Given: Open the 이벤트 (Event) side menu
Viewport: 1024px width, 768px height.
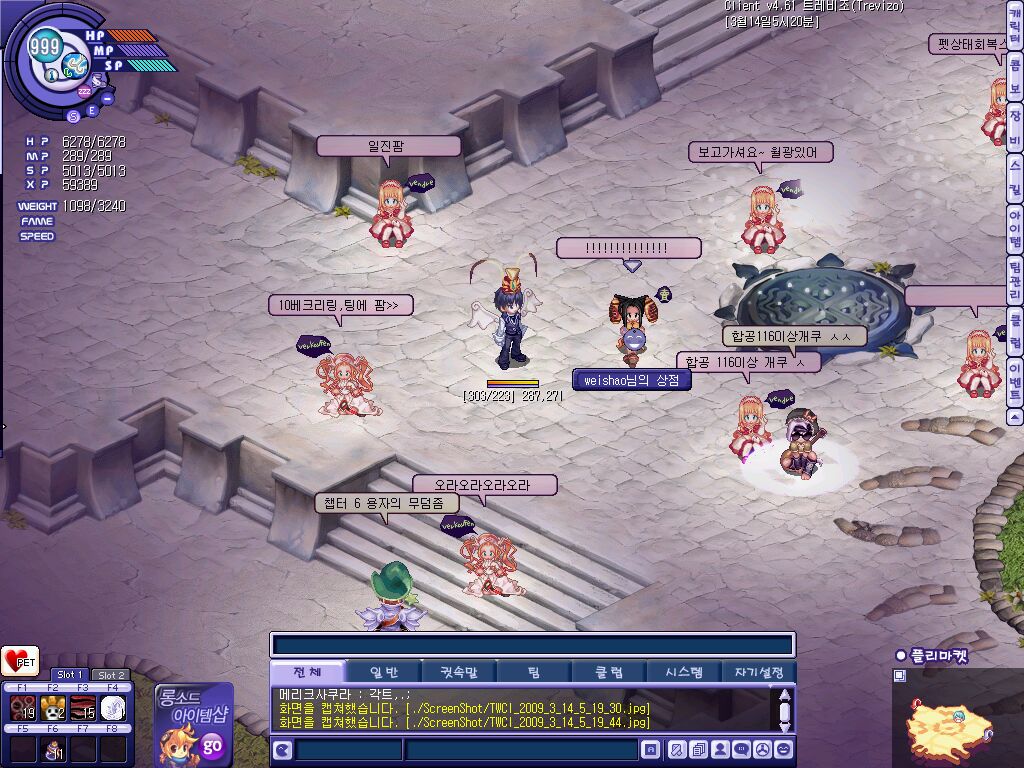Looking at the screenshot, I should point(1014,381).
